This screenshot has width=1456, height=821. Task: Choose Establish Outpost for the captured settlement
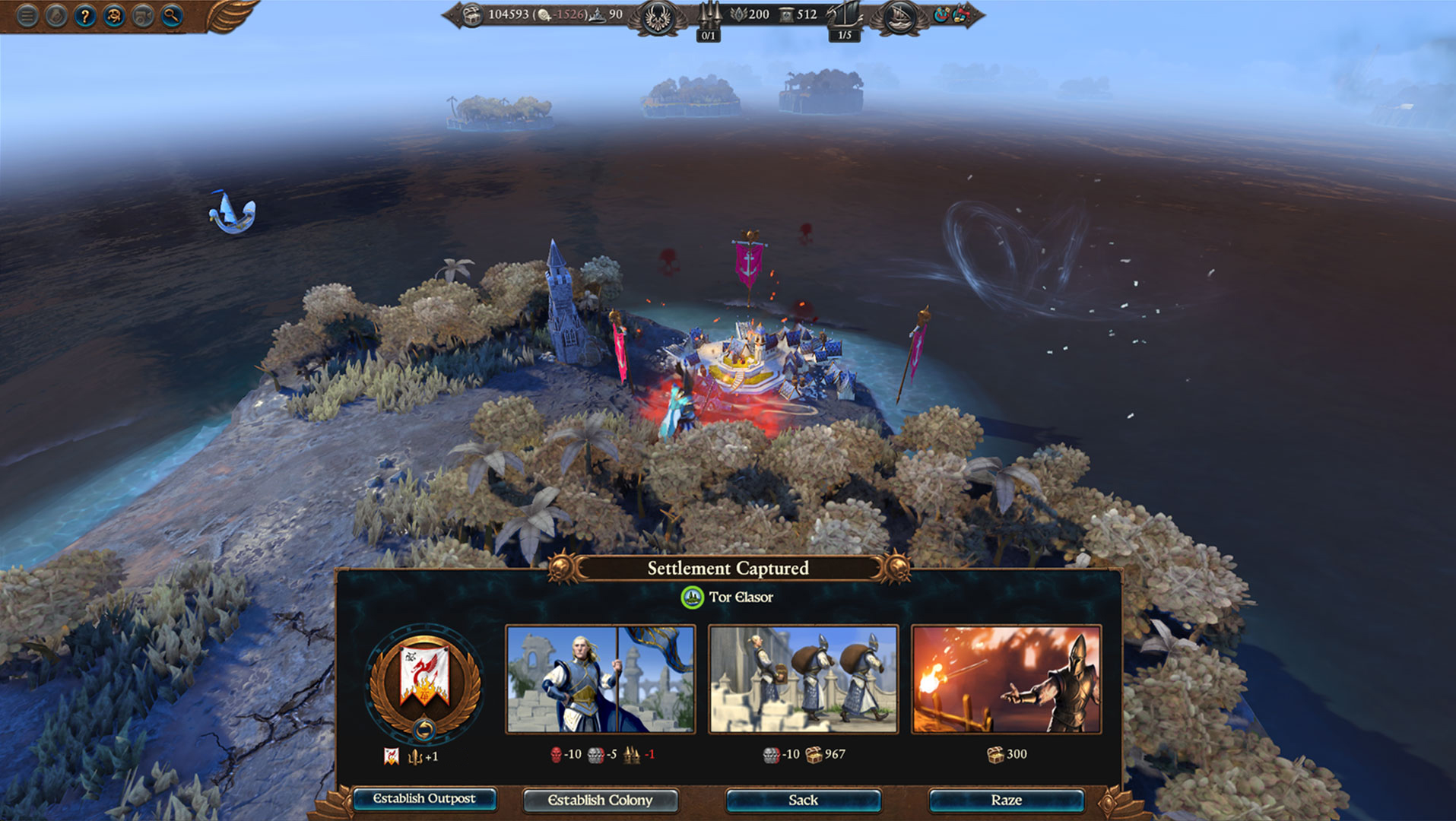424,799
